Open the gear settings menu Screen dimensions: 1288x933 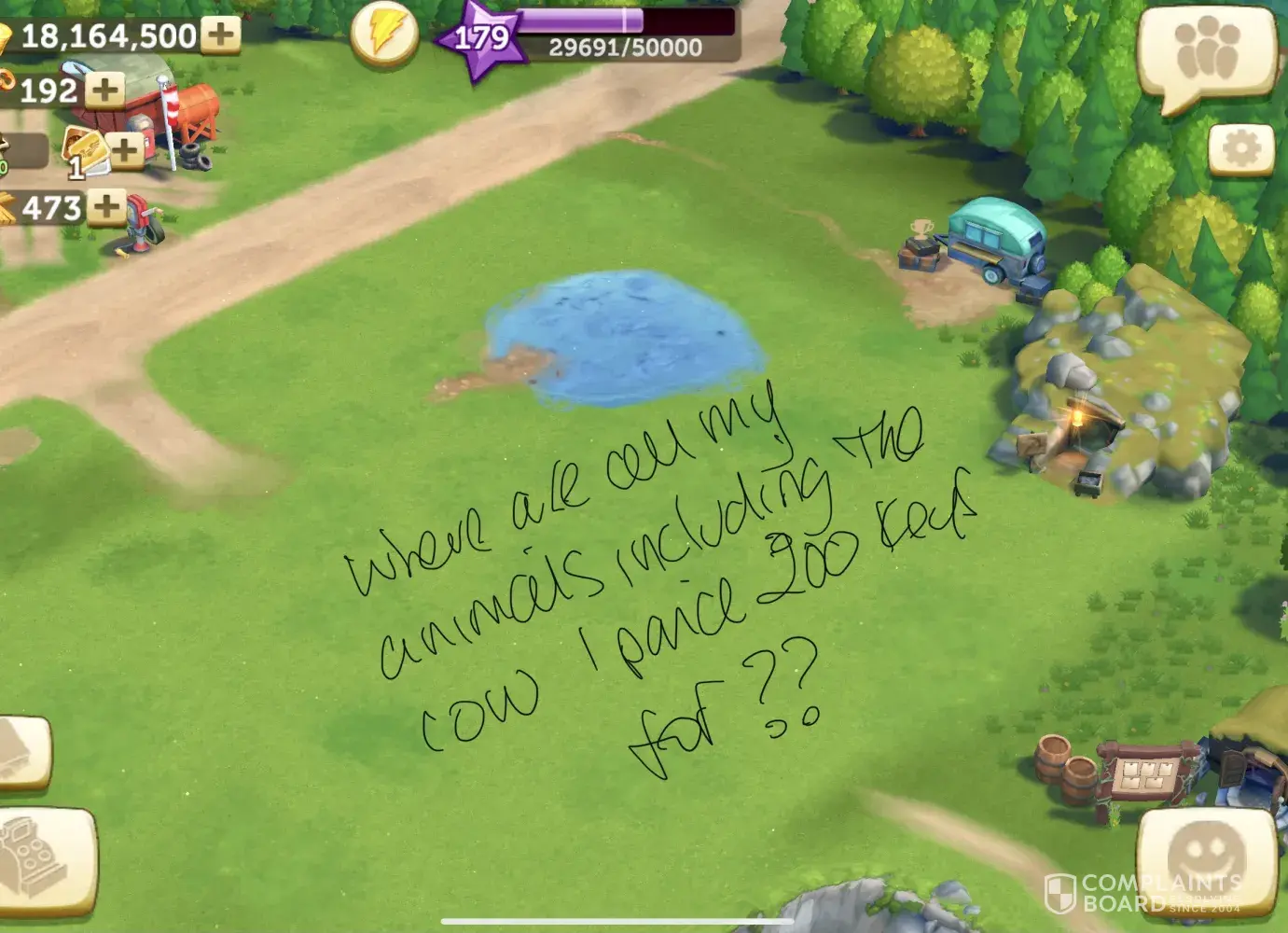tap(1240, 149)
